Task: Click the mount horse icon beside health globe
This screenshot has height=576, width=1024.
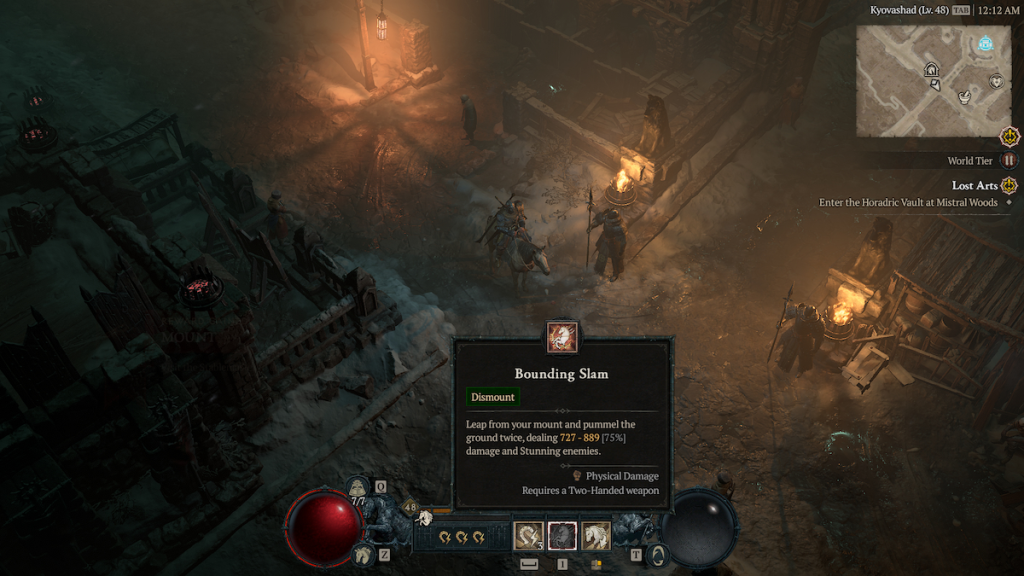Action: coord(364,553)
